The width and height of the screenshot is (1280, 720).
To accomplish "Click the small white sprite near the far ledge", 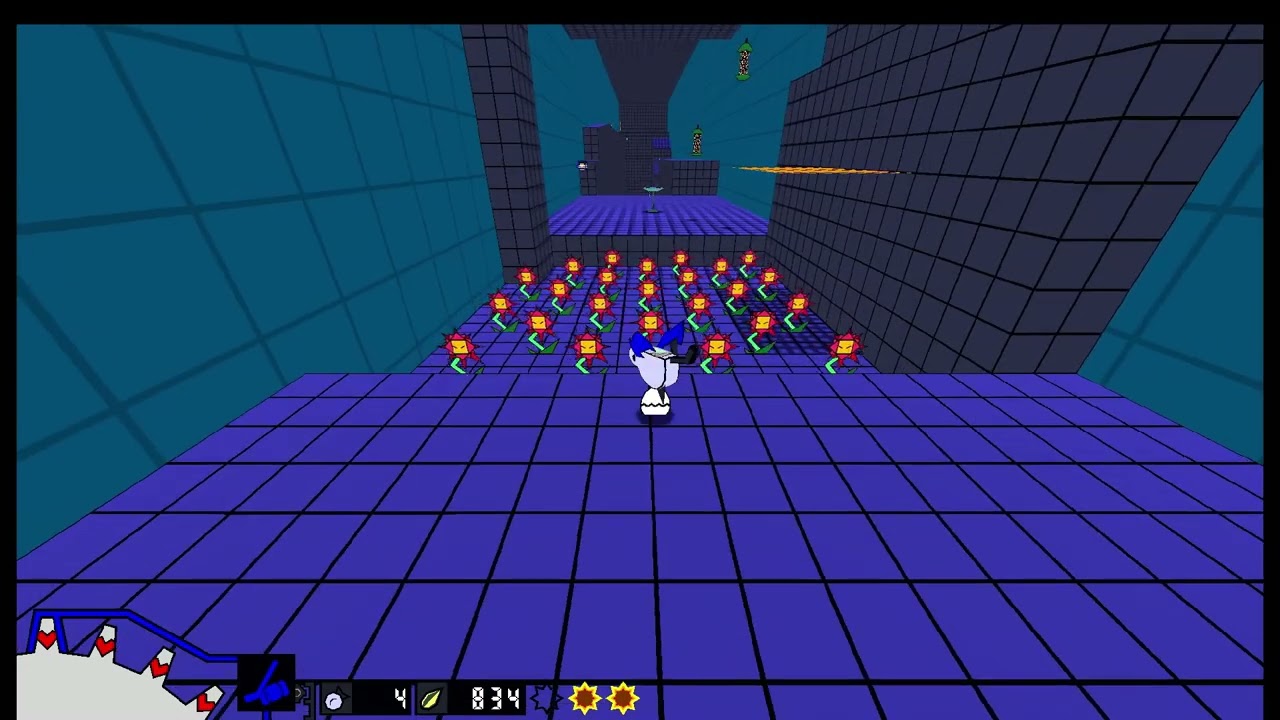I will coord(582,166).
